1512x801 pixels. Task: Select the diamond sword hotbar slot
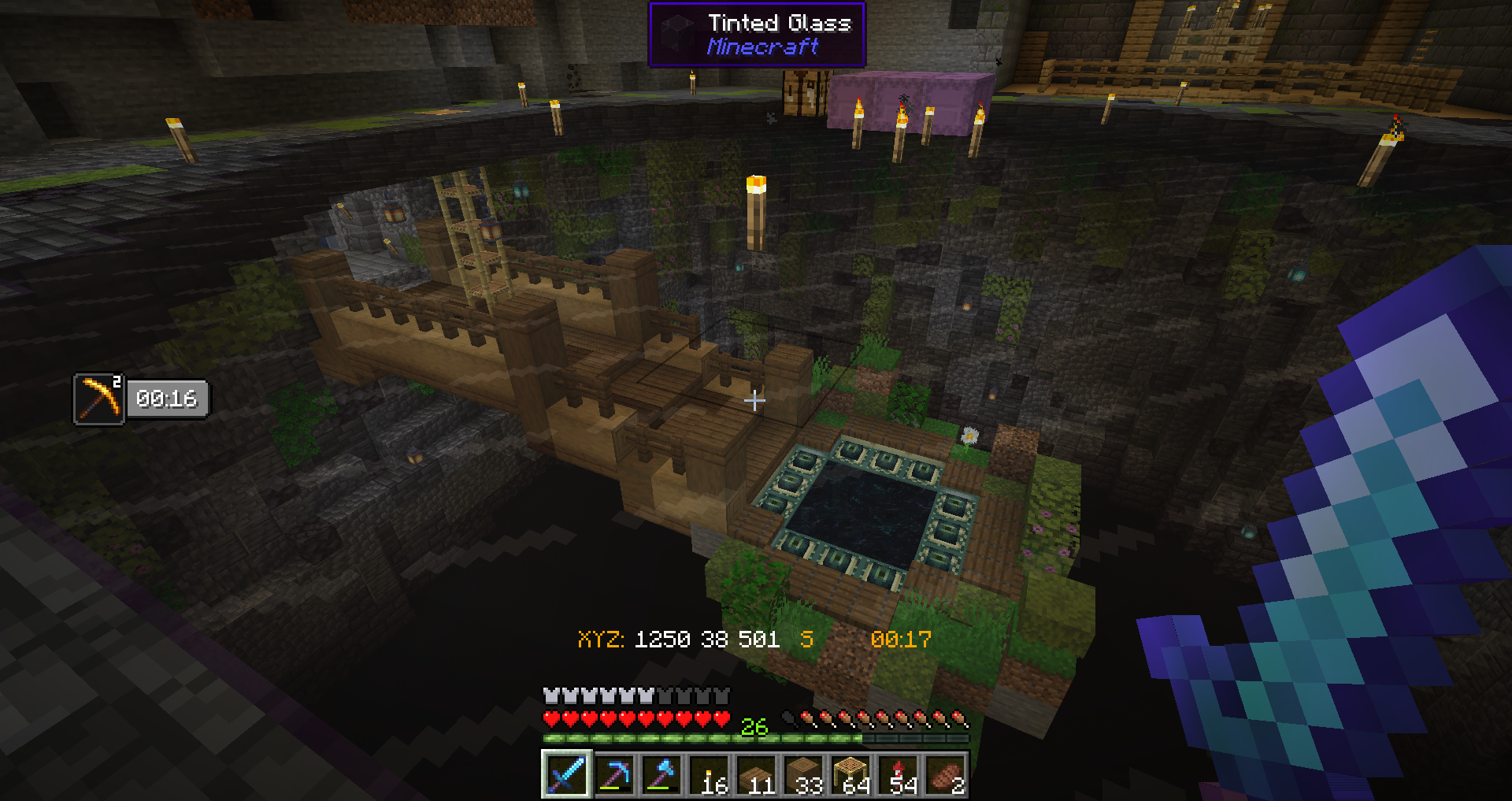(x=566, y=774)
